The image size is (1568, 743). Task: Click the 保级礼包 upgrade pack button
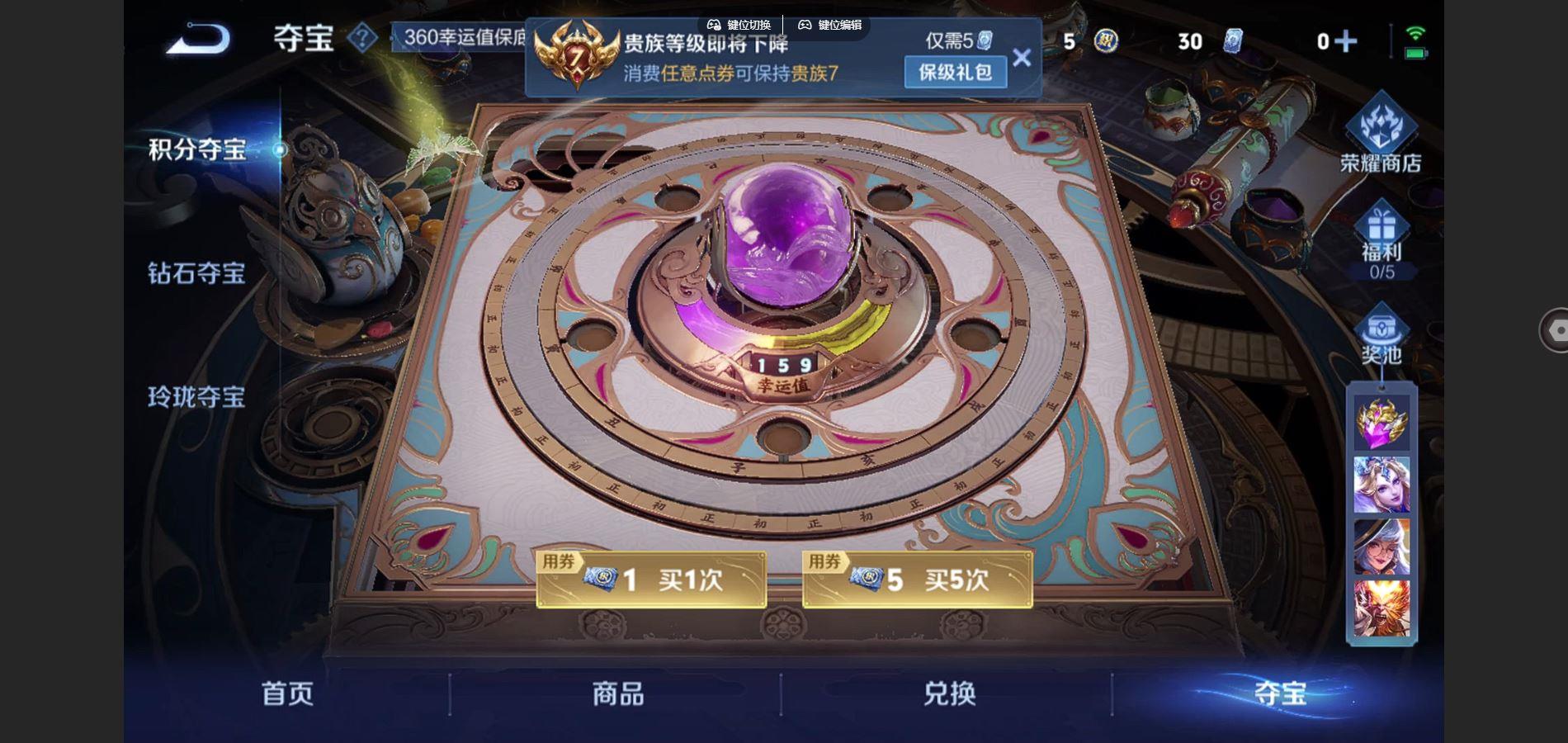click(x=956, y=73)
